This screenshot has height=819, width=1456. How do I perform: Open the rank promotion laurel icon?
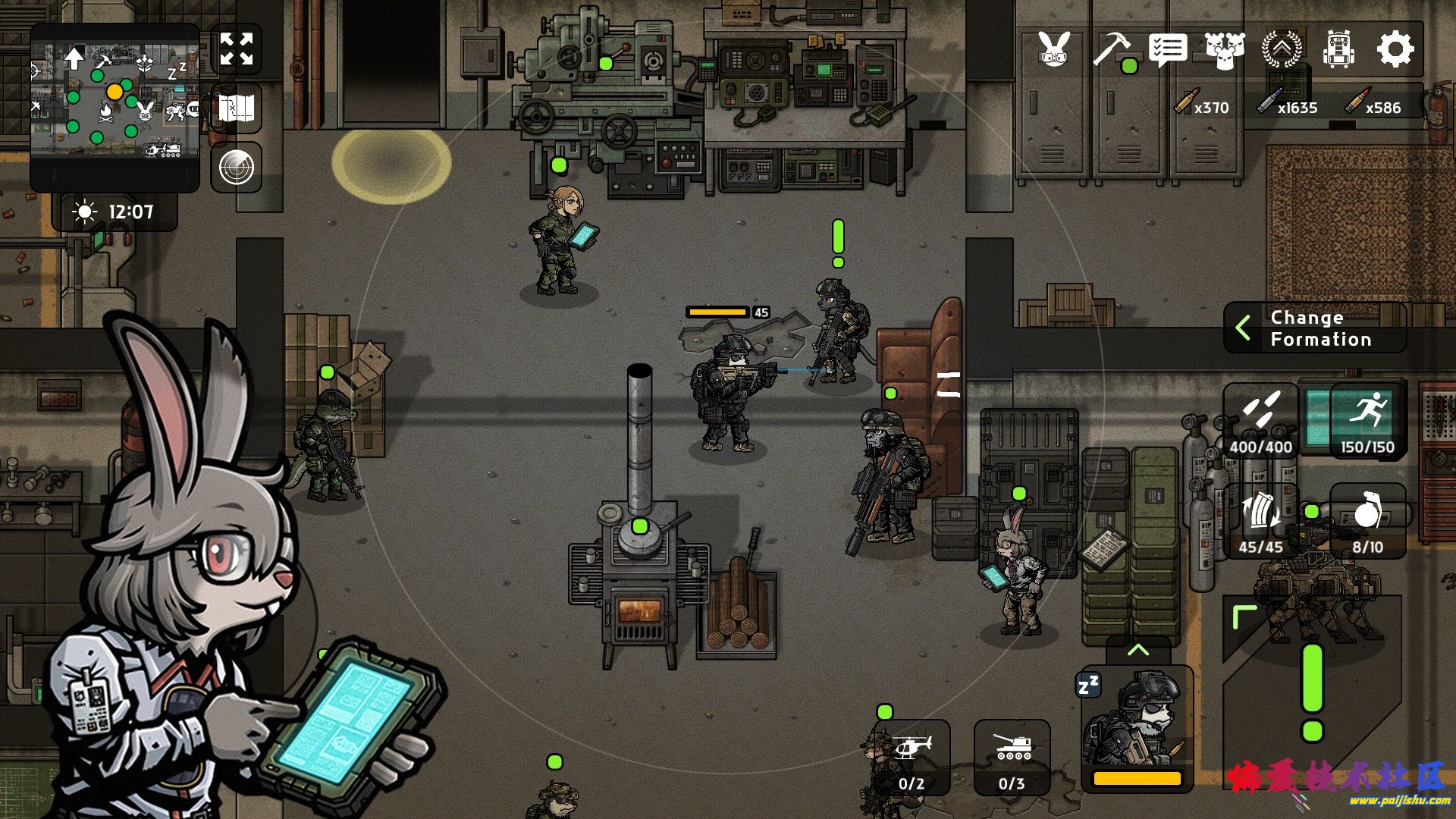[1282, 50]
